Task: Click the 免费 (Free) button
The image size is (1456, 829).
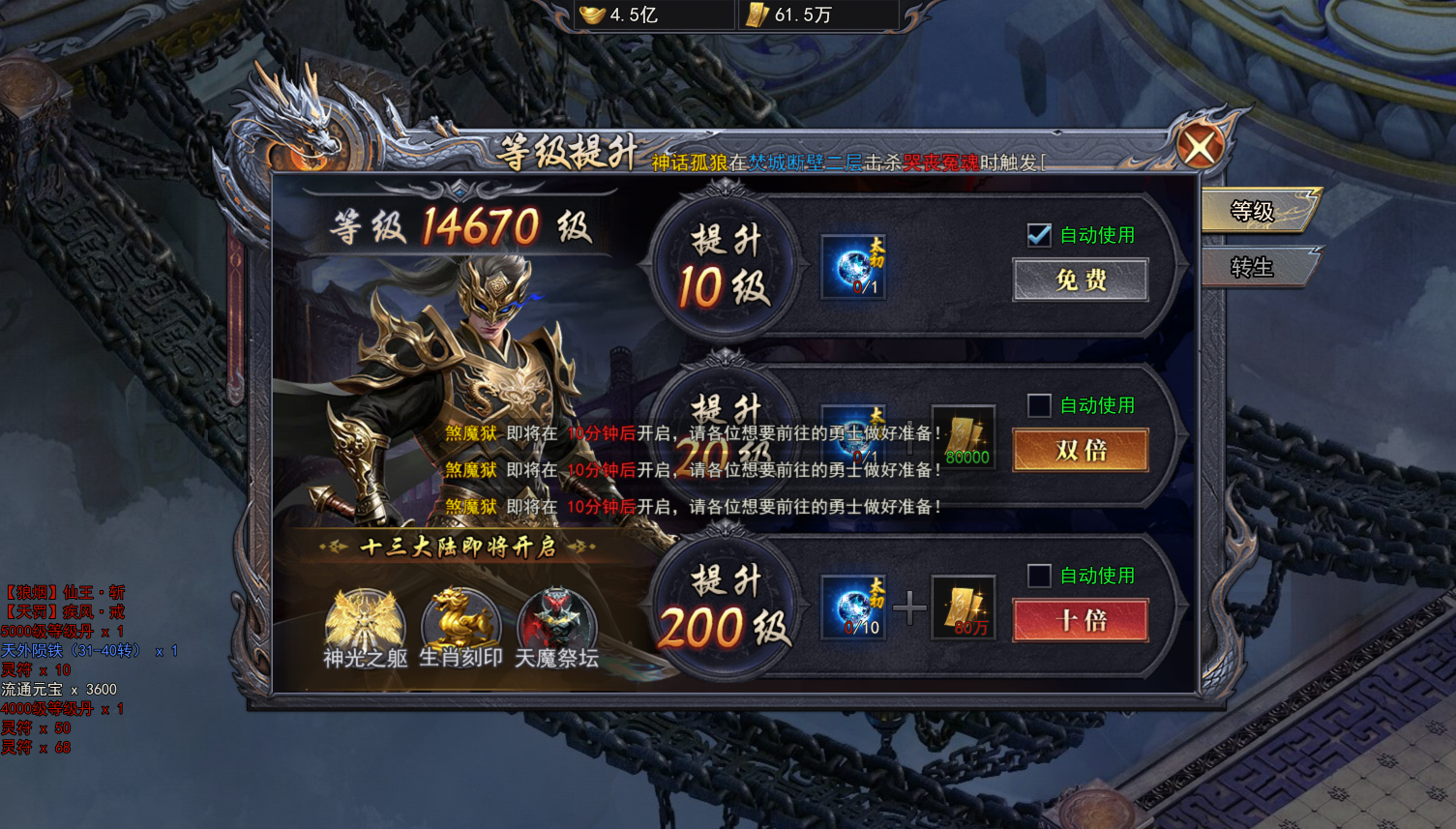Action: pos(1080,281)
